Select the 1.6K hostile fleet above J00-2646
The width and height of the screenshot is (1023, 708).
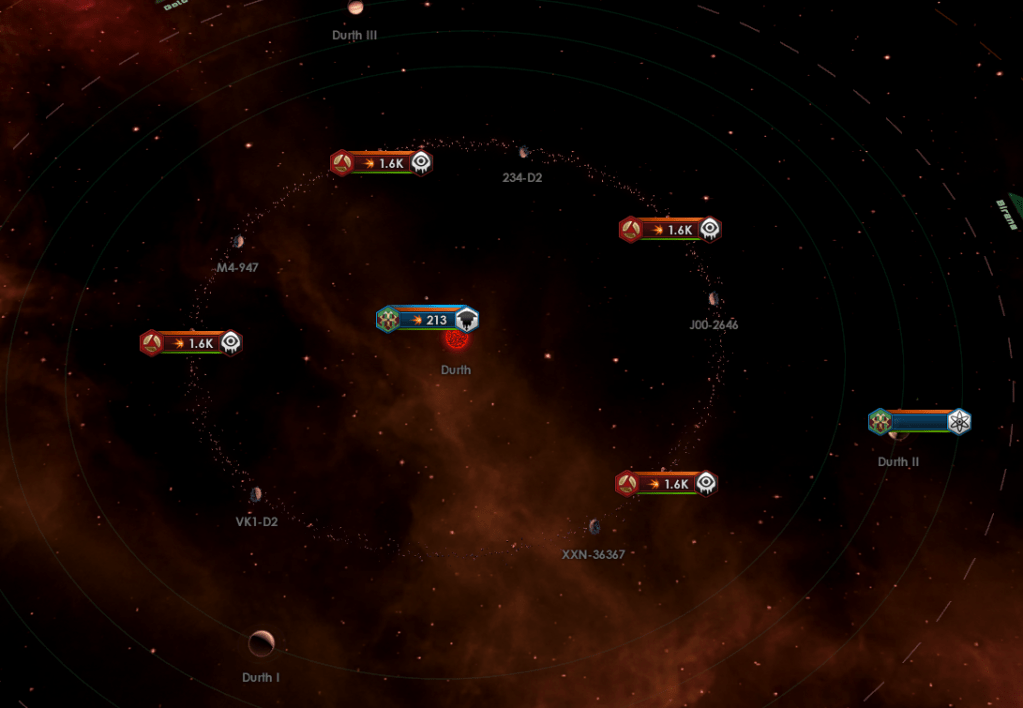(x=670, y=230)
